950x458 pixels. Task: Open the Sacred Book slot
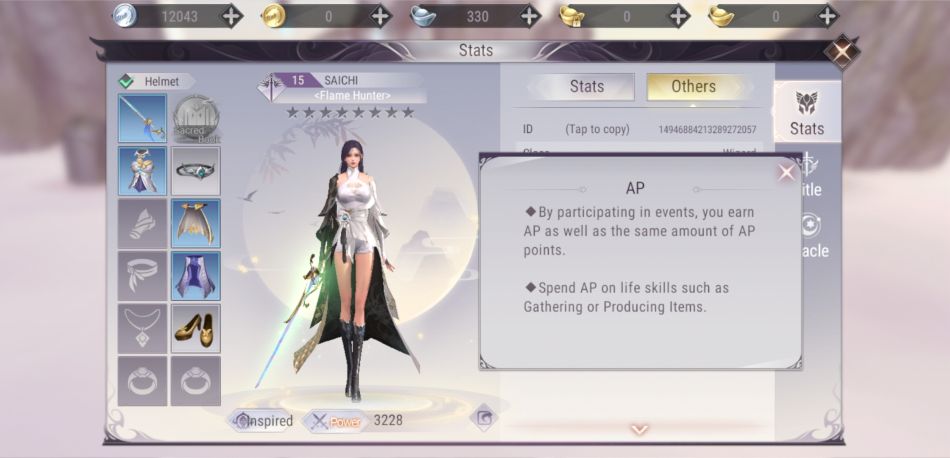(x=195, y=119)
